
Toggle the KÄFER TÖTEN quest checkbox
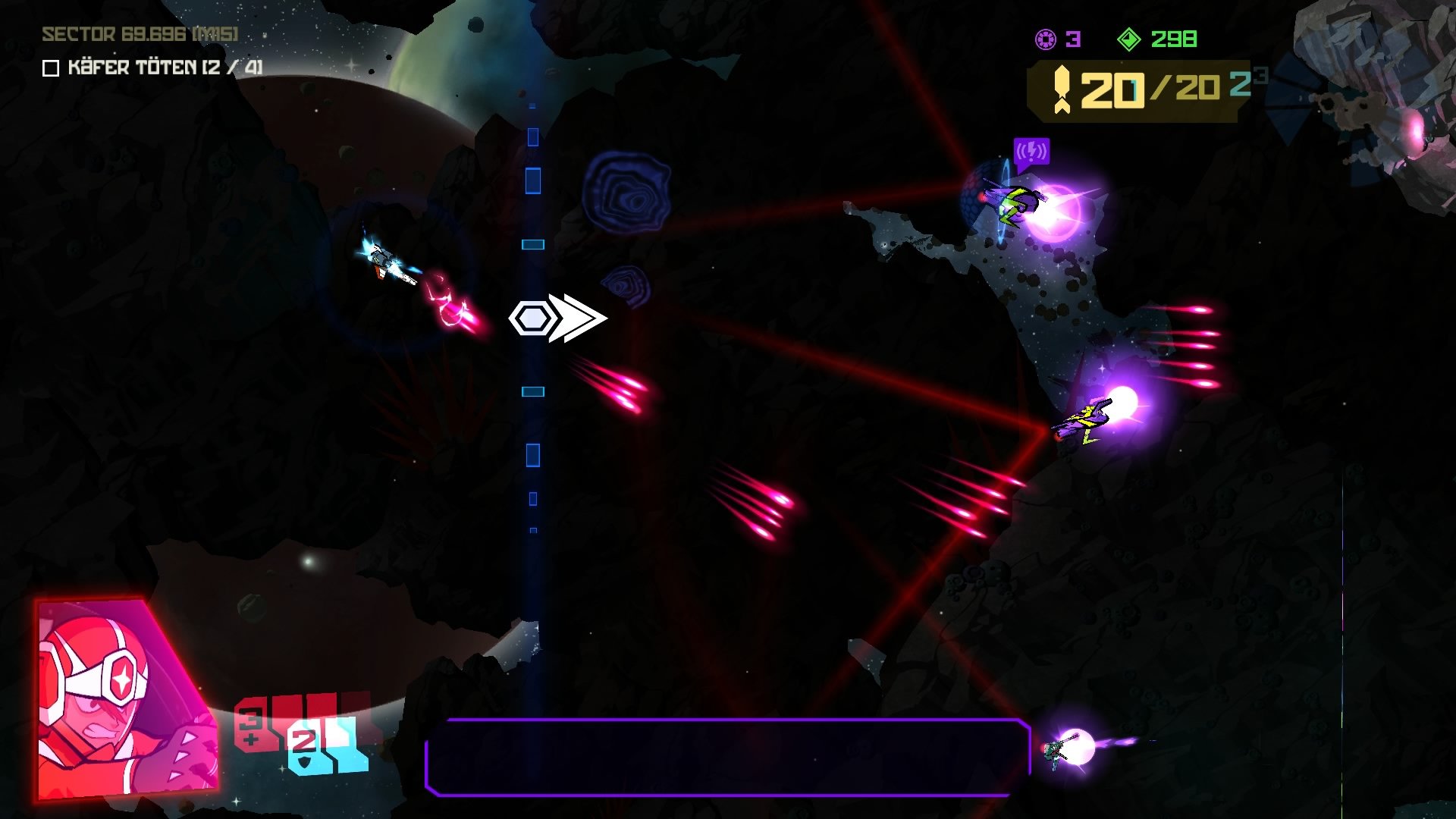click(x=50, y=69)
